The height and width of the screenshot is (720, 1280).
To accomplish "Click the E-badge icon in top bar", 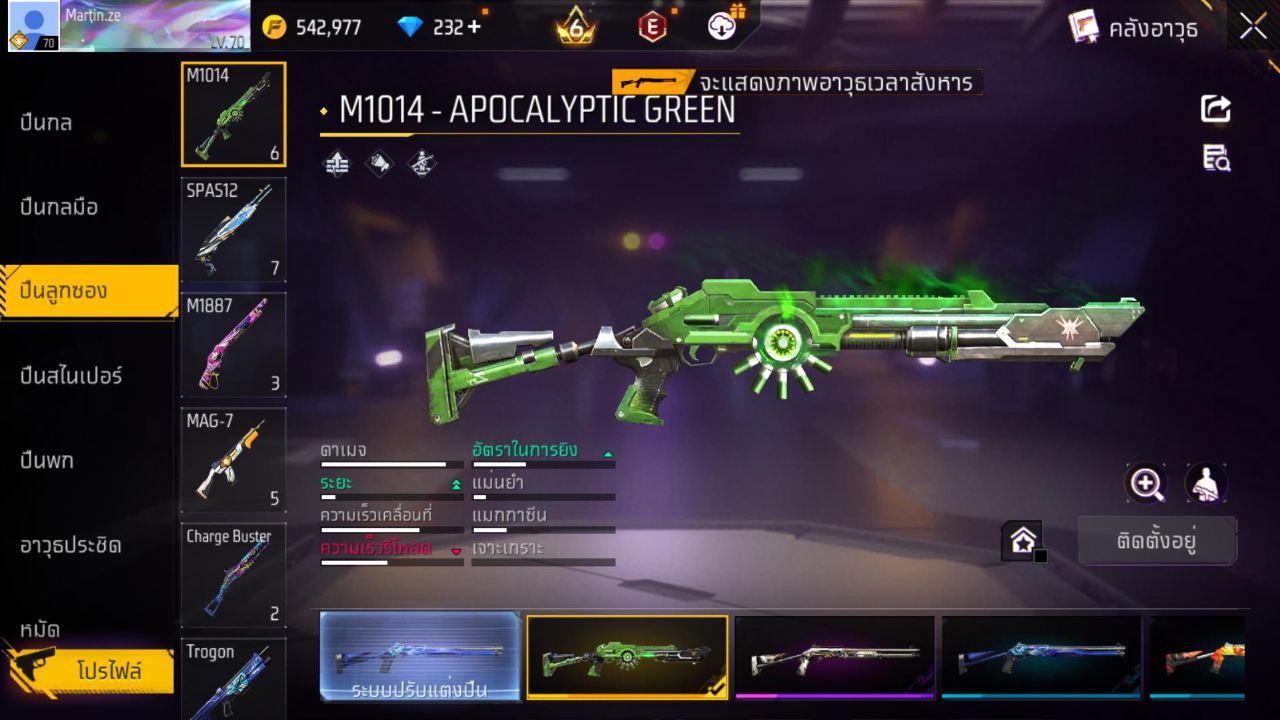I will tap(651, 27).
